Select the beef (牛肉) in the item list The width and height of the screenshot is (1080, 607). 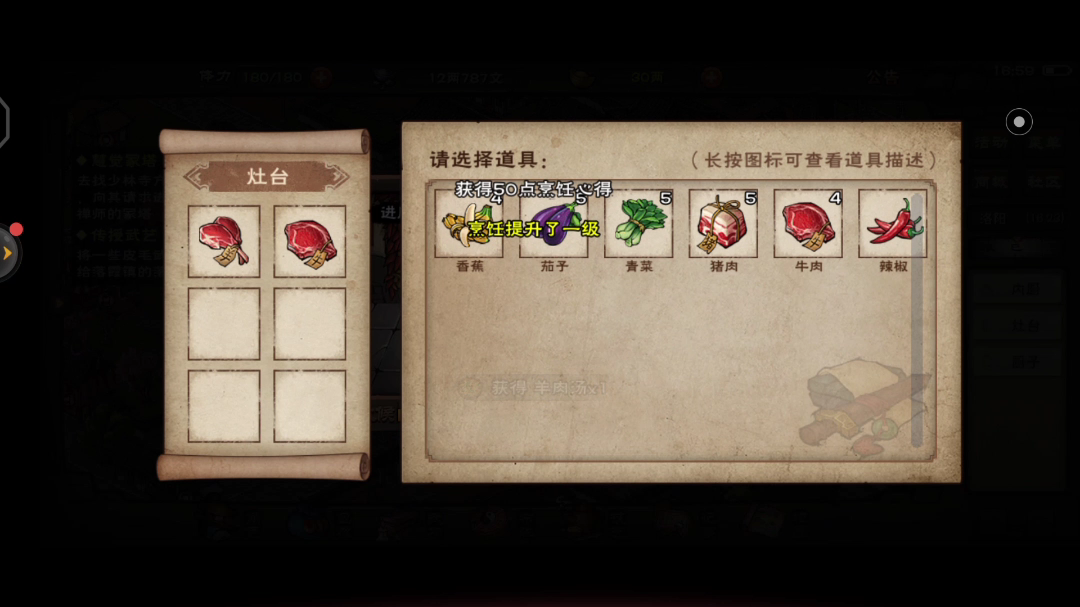pos(808,225)
